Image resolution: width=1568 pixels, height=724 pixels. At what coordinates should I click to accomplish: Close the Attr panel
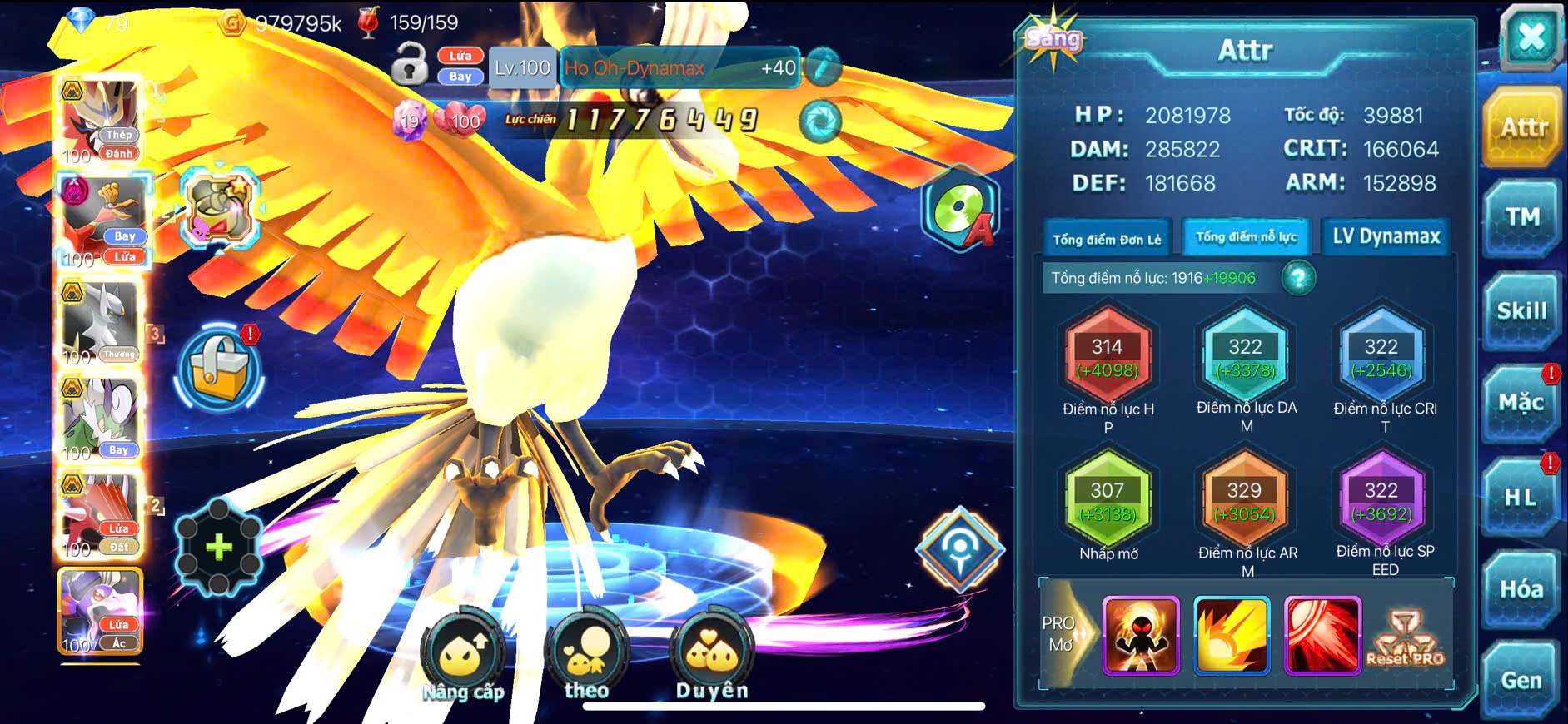click(1531, 37)
